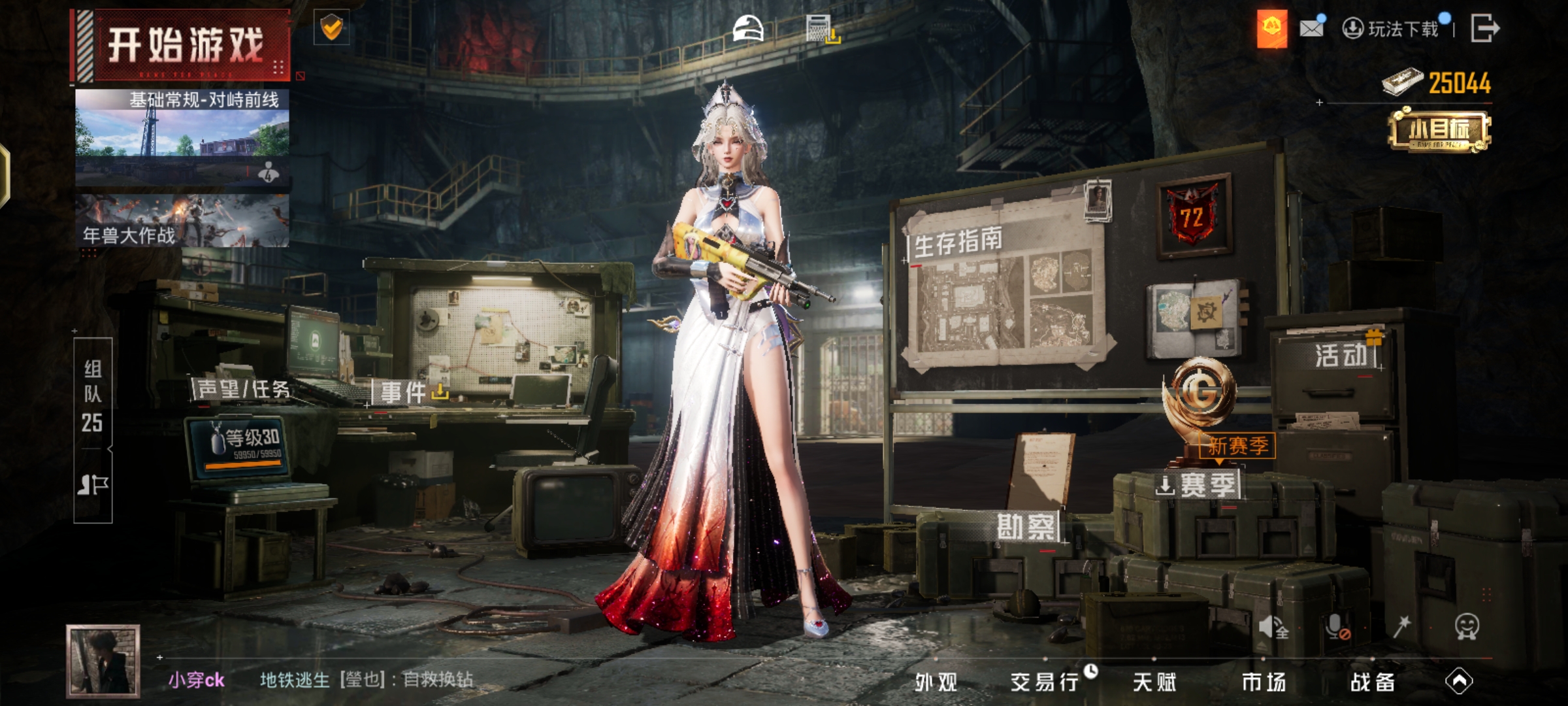Open 声望/任务 reputation tasks
This screenshot has height=706, width=1568.
(x=243, y=390)
